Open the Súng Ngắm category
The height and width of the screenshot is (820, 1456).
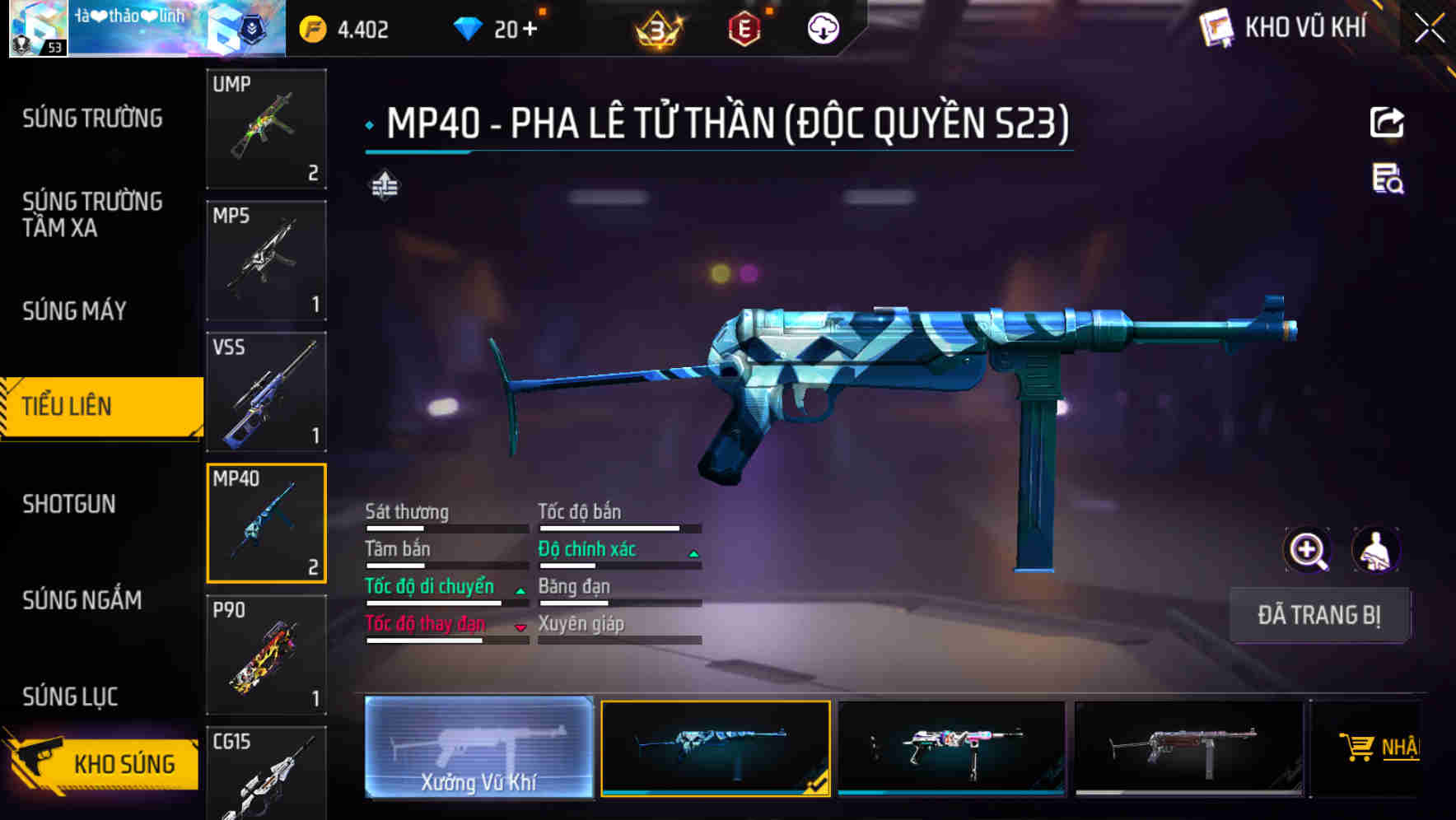click(82, 600)
